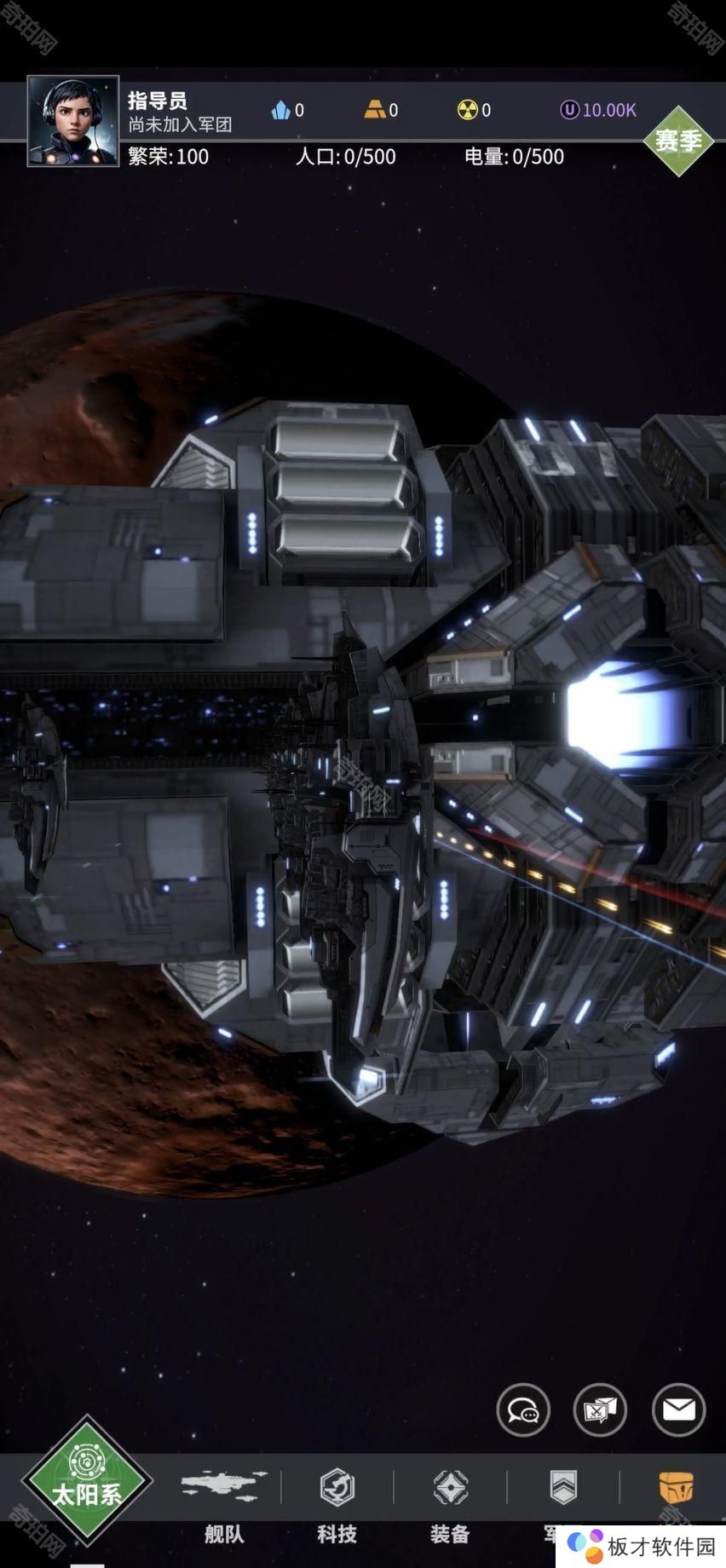
Task: Open the 科技 technology tab
Action: [337, 1502]
